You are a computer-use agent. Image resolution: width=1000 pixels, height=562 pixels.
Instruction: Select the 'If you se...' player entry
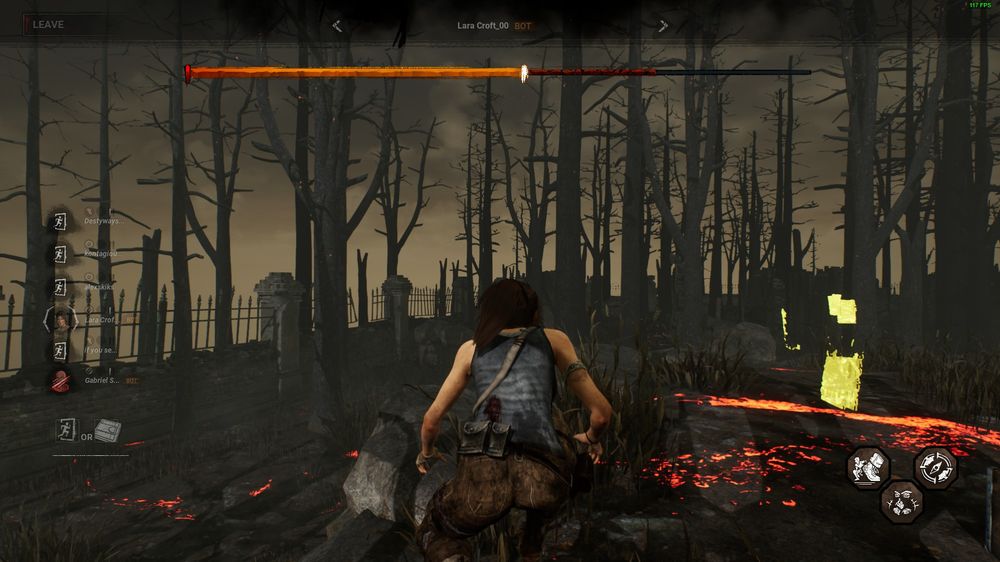(x=100, y=350)
